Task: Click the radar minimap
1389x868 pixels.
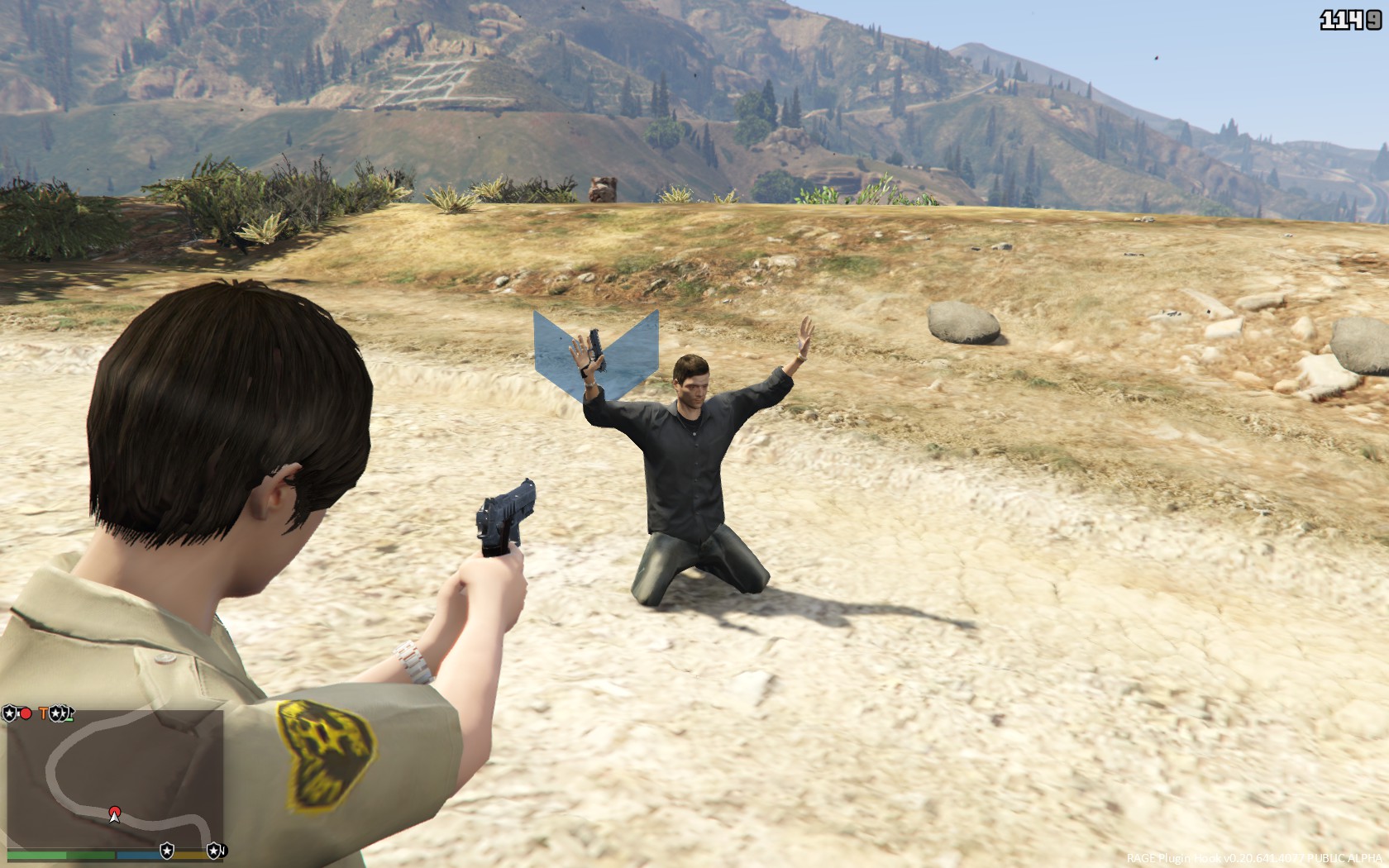Action: coord(115,776)
